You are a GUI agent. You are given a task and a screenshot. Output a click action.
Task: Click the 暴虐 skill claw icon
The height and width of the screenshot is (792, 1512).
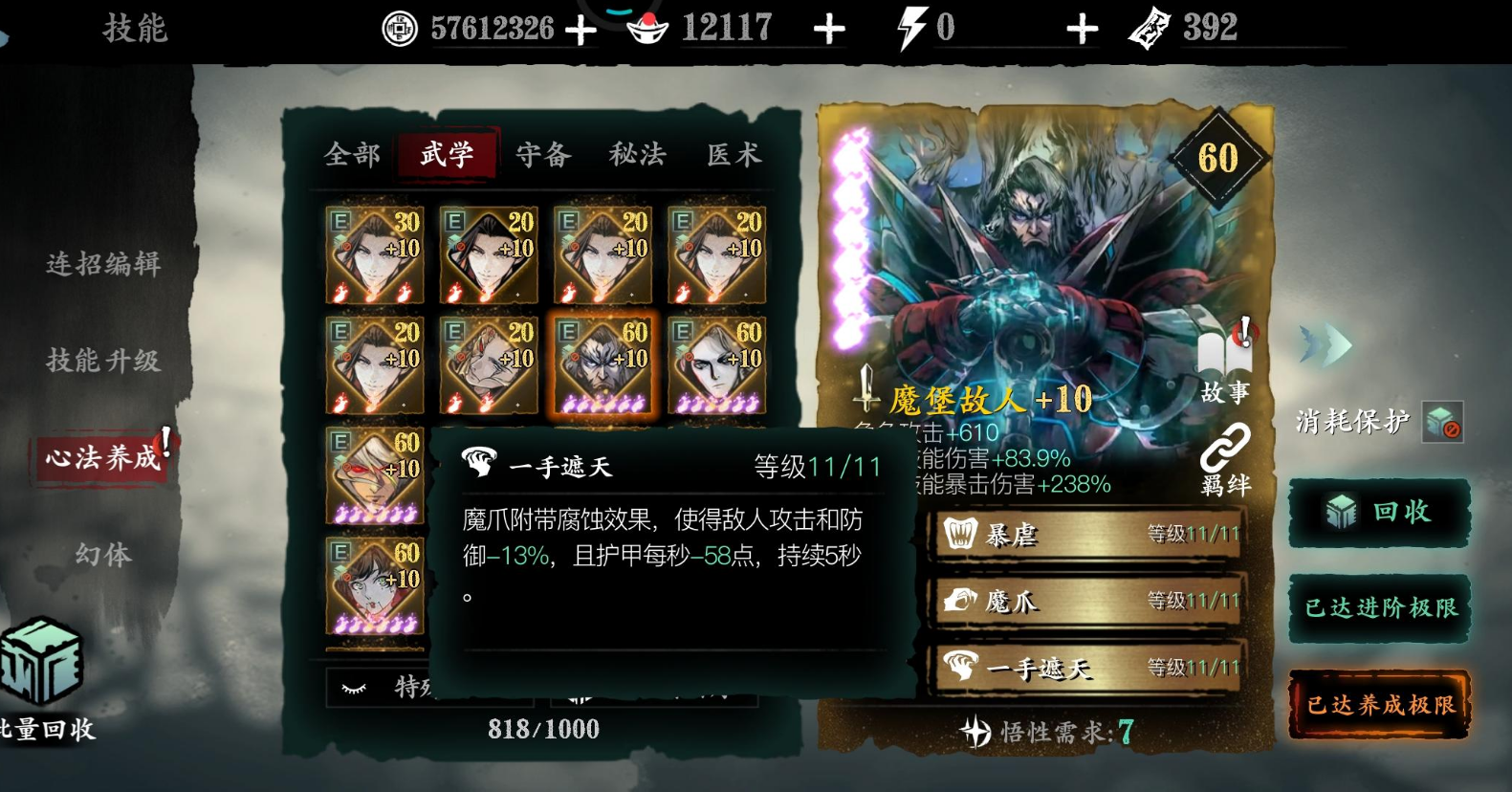[x=960, y=533]
